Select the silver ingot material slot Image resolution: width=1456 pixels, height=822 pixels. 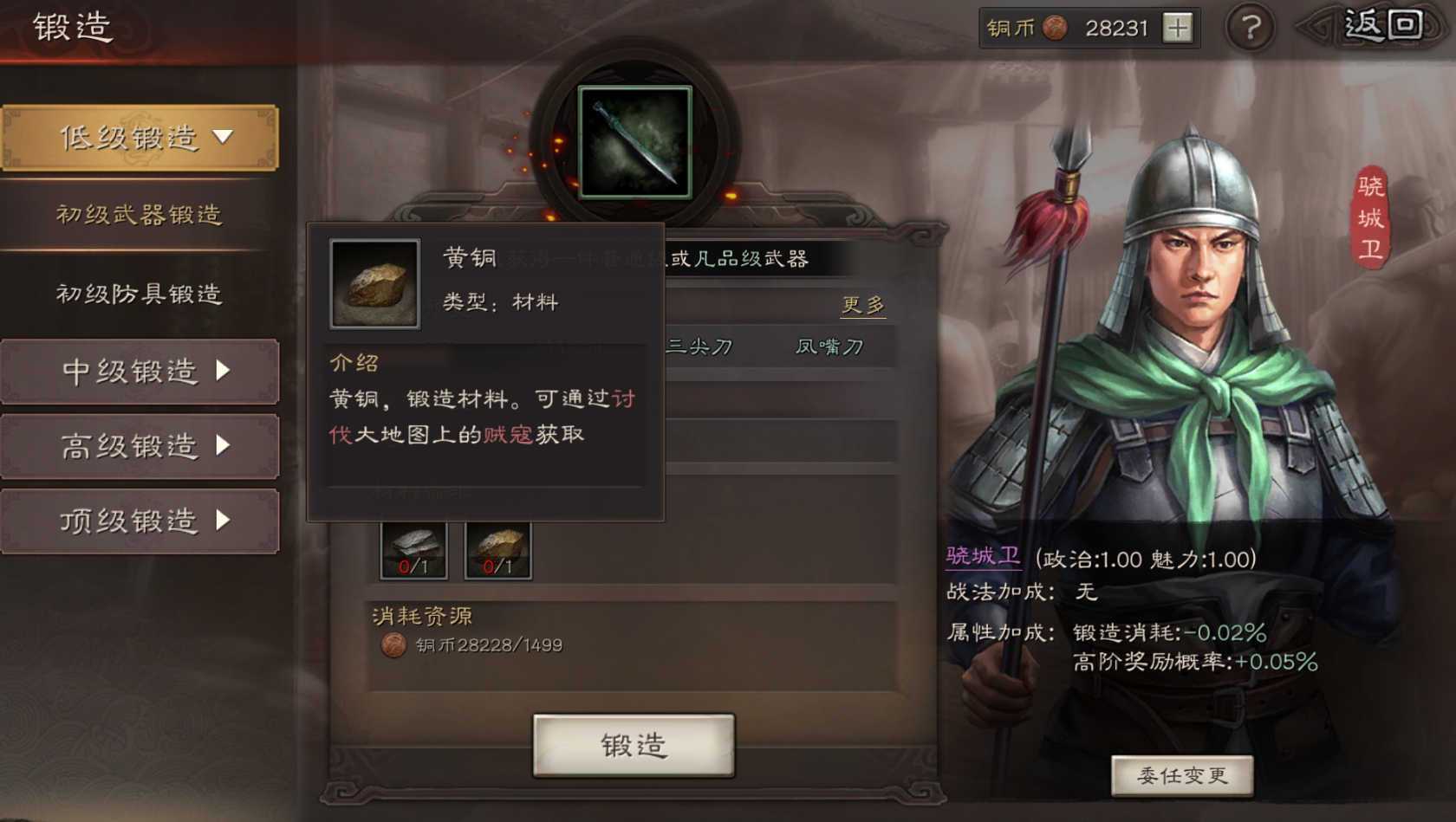[413, 547]
